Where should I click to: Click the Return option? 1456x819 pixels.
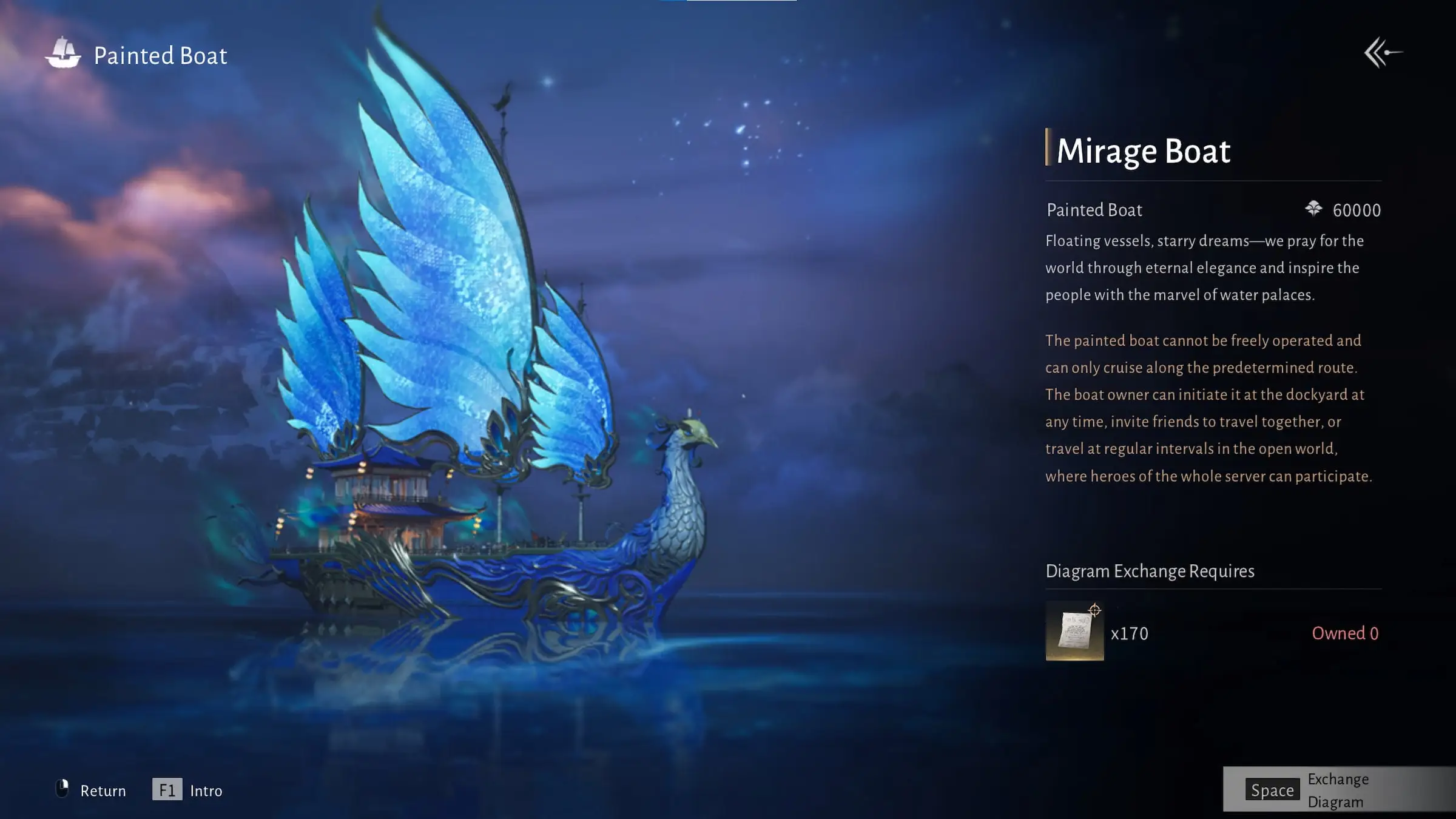coord(91,790)
